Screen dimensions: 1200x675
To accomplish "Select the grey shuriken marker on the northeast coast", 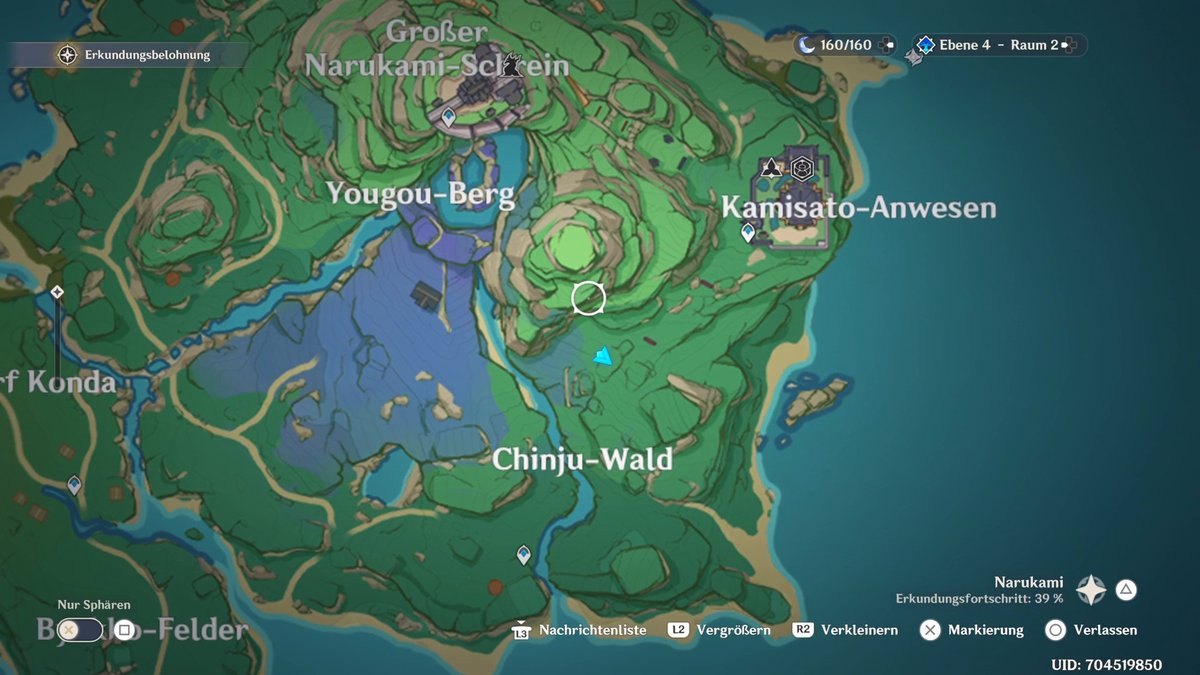I will point(913,58).
